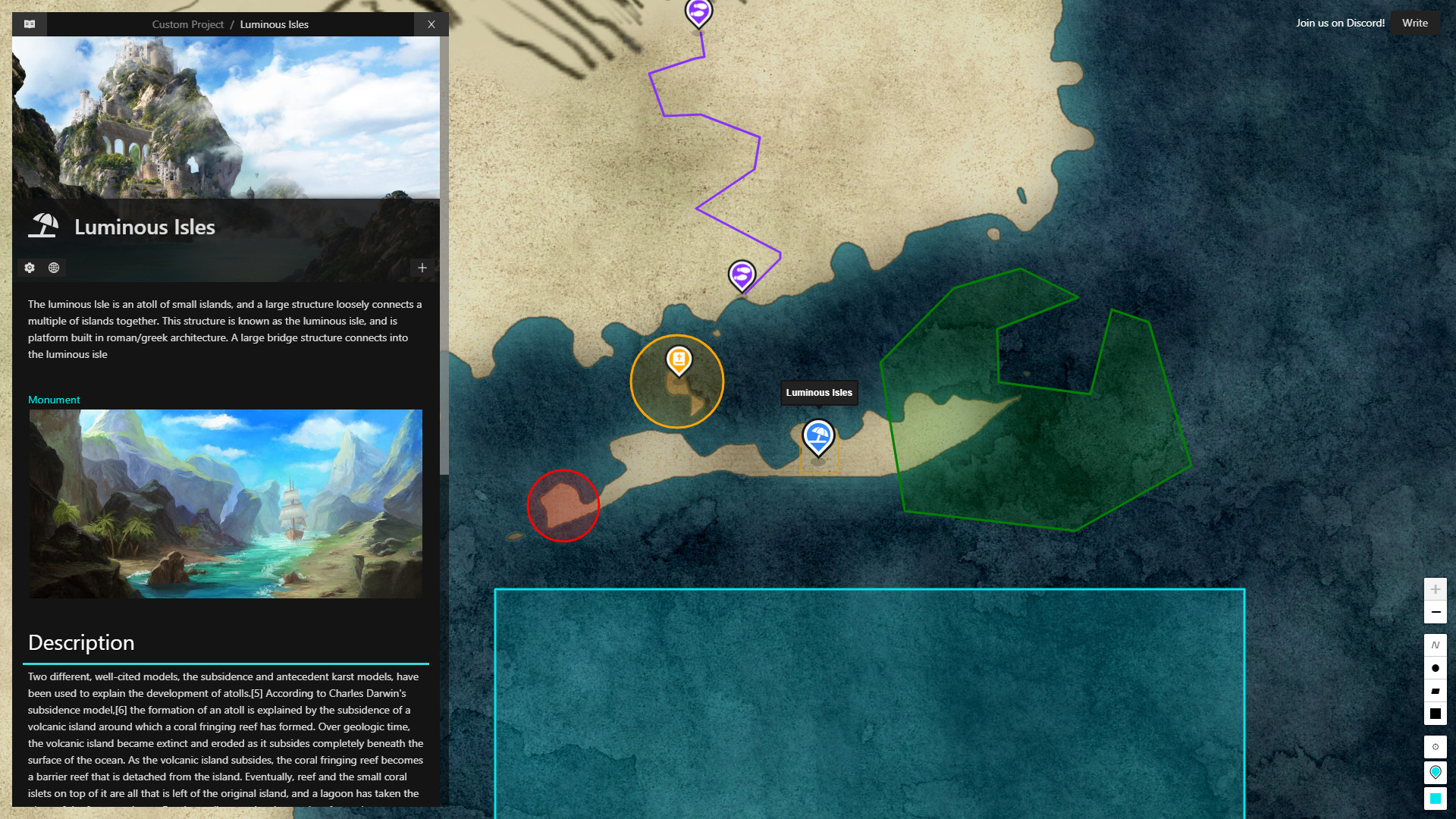Click the globe icon under Luminous Isles
This screenshot has width=1456, height=819.
(53, 268)
